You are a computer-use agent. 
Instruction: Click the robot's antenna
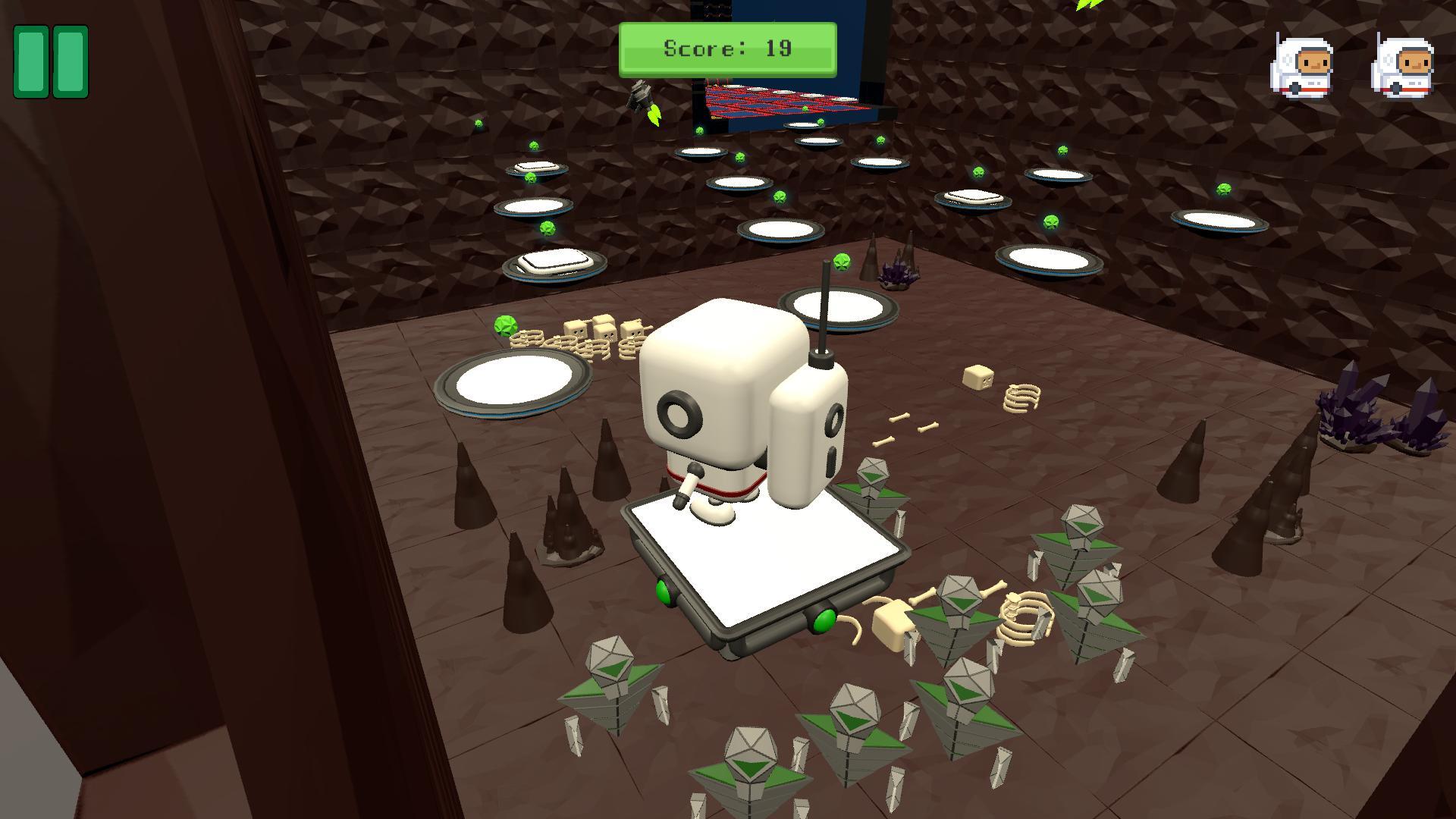[x=823, y=303]
